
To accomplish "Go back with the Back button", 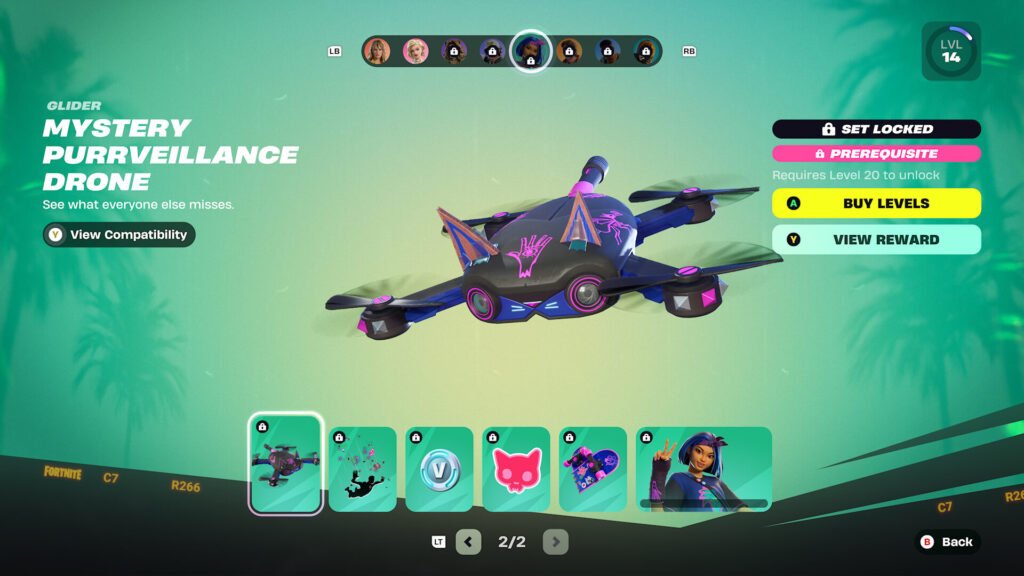I will tap(946, 542).
